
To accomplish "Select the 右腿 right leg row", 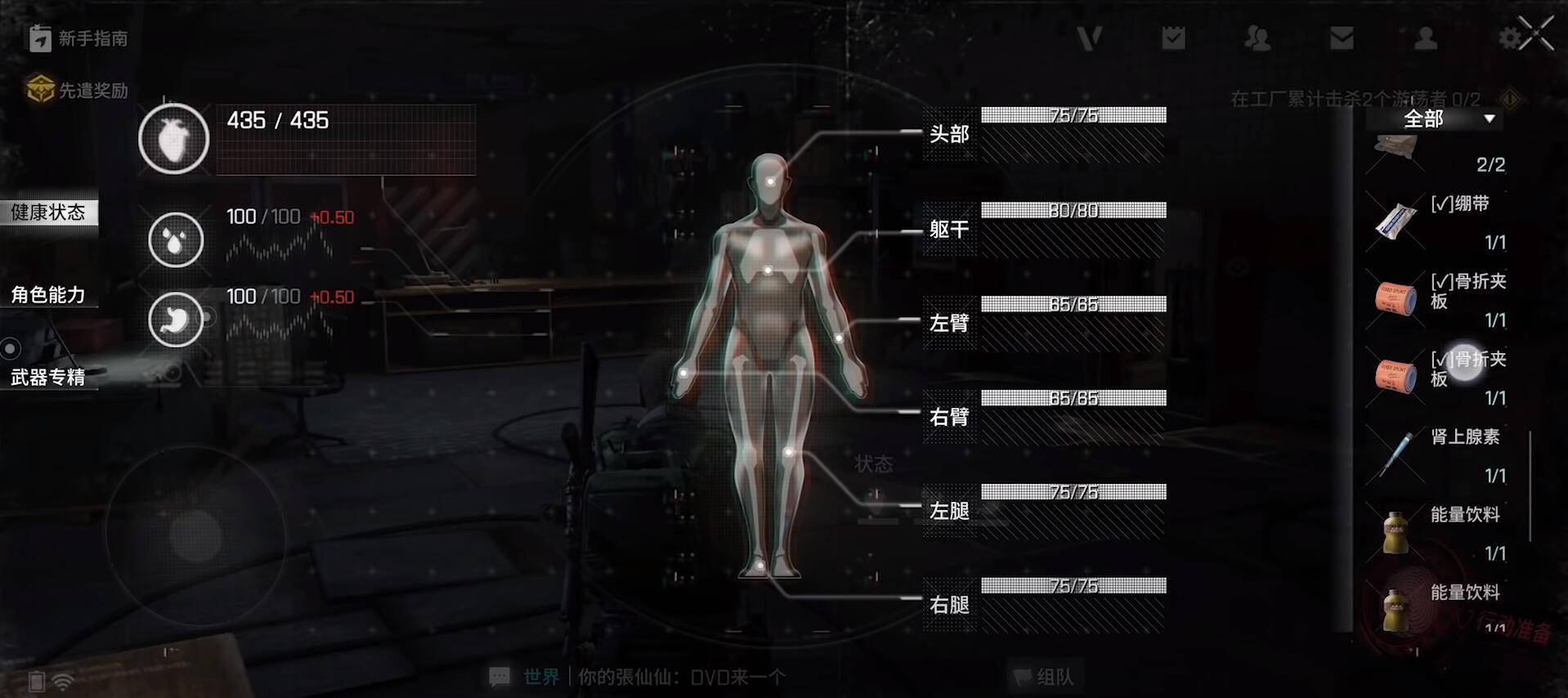I will [1045, 605].
